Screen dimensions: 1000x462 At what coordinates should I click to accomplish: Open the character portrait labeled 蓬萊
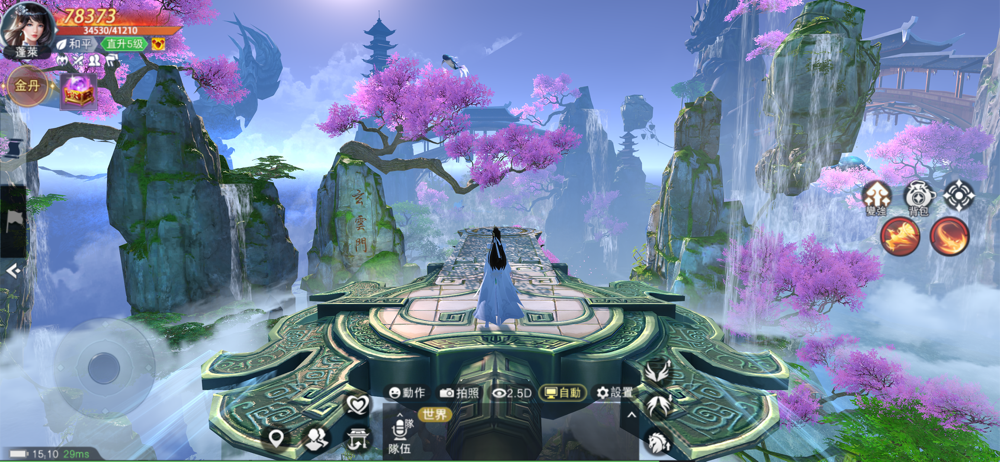point(27,28)
